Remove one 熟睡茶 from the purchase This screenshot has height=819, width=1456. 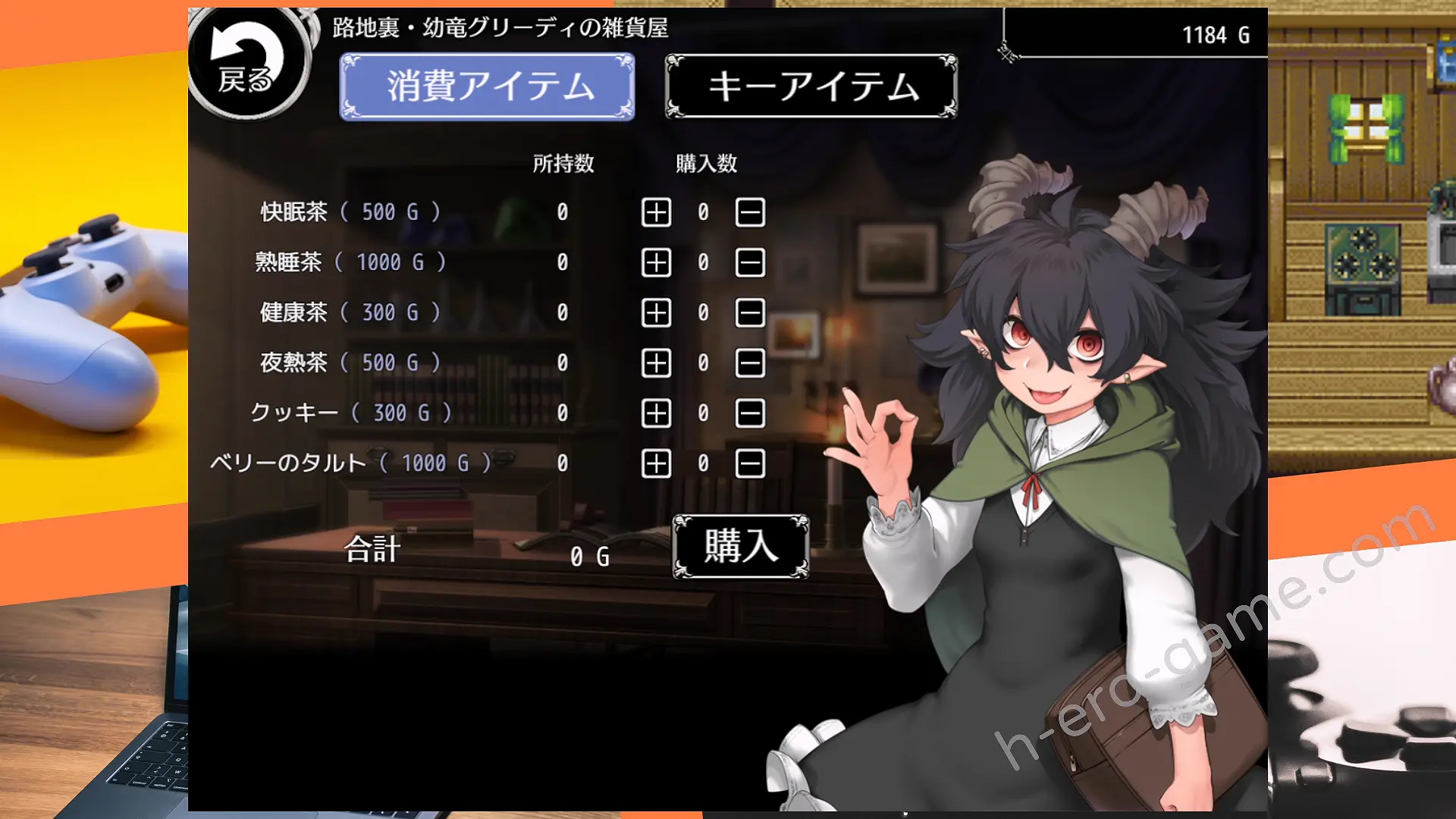pos(750,262)
